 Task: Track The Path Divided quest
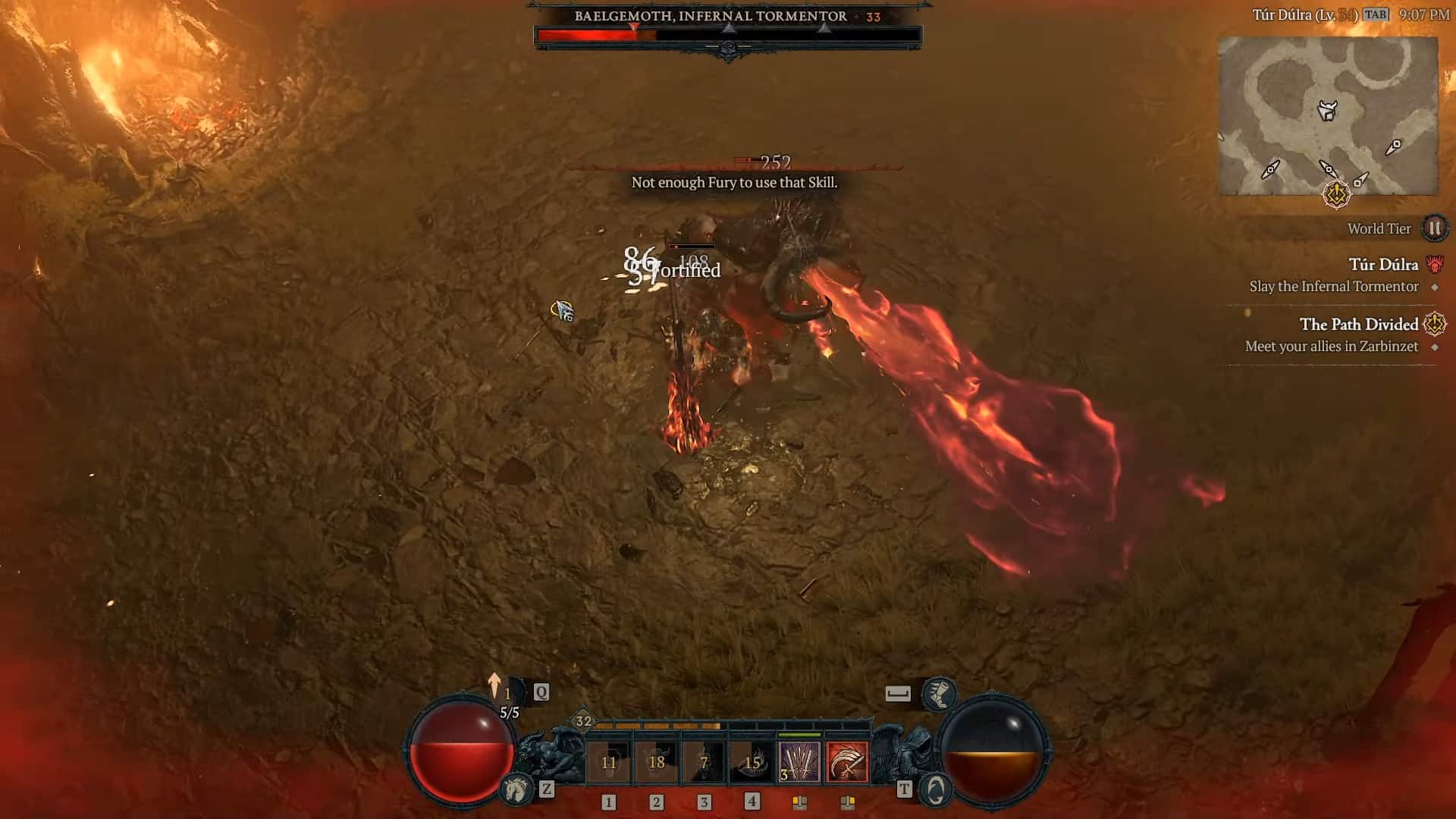(x=1358, y=325)
